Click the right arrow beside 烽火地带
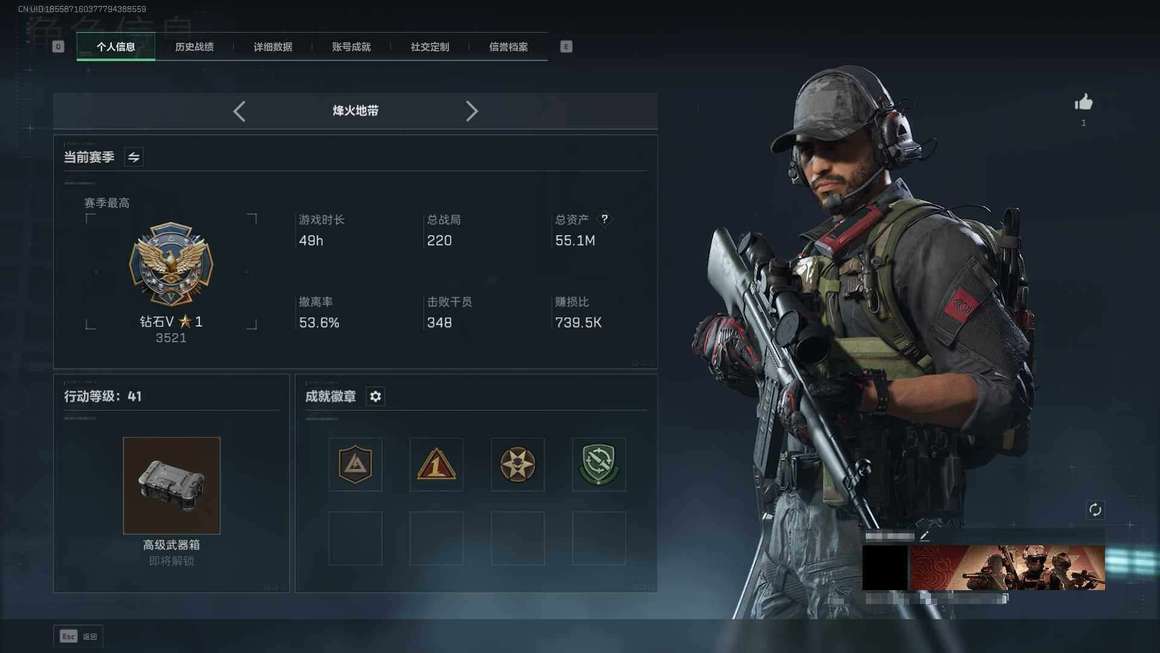This screenshot has height=653, width=1160. [x=472, y=111]
